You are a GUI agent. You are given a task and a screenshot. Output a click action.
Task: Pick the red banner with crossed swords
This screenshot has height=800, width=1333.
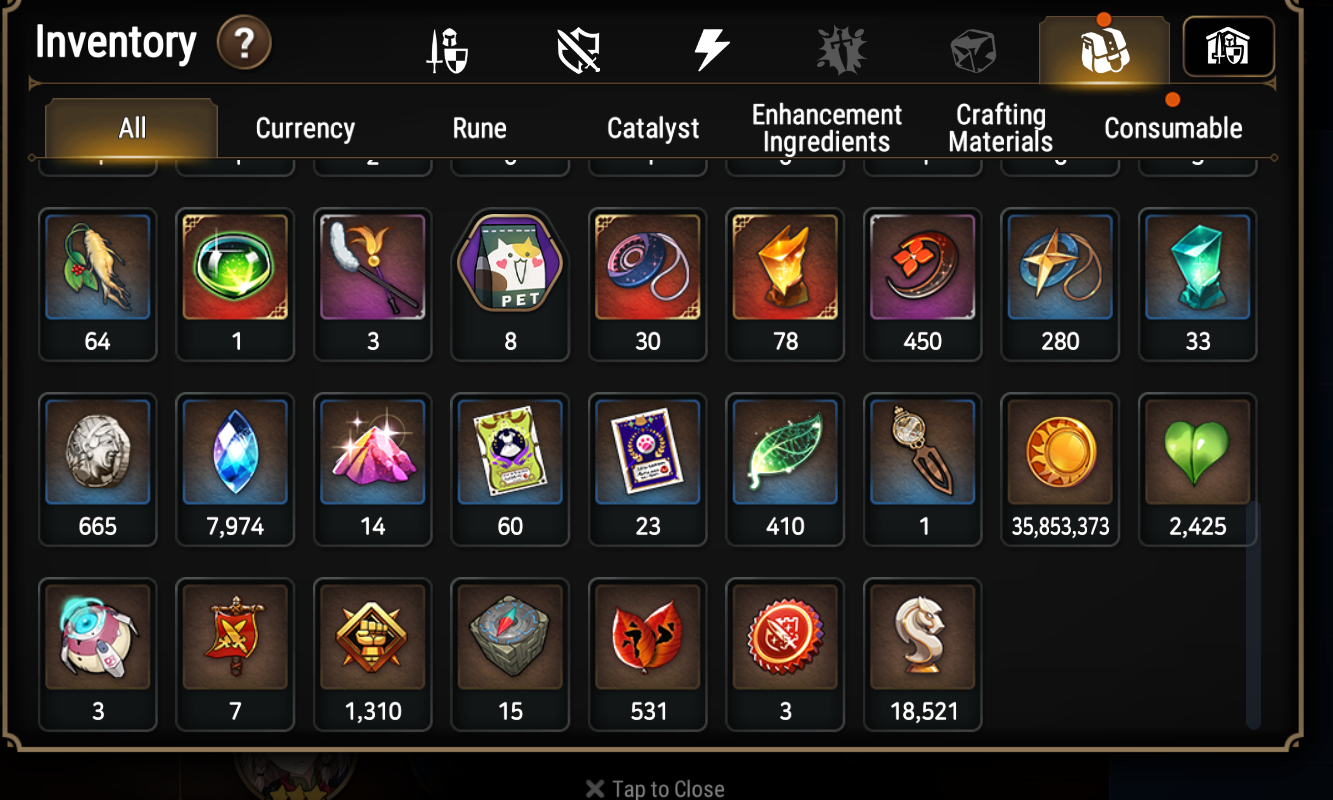pos(235,638)
